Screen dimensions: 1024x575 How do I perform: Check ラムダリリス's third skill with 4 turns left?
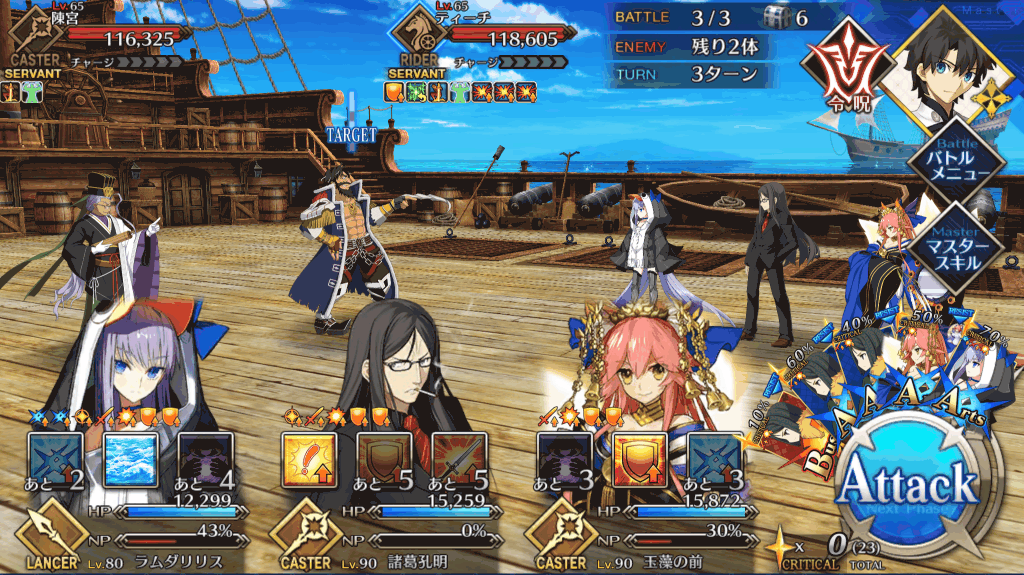tap(207, 459)
